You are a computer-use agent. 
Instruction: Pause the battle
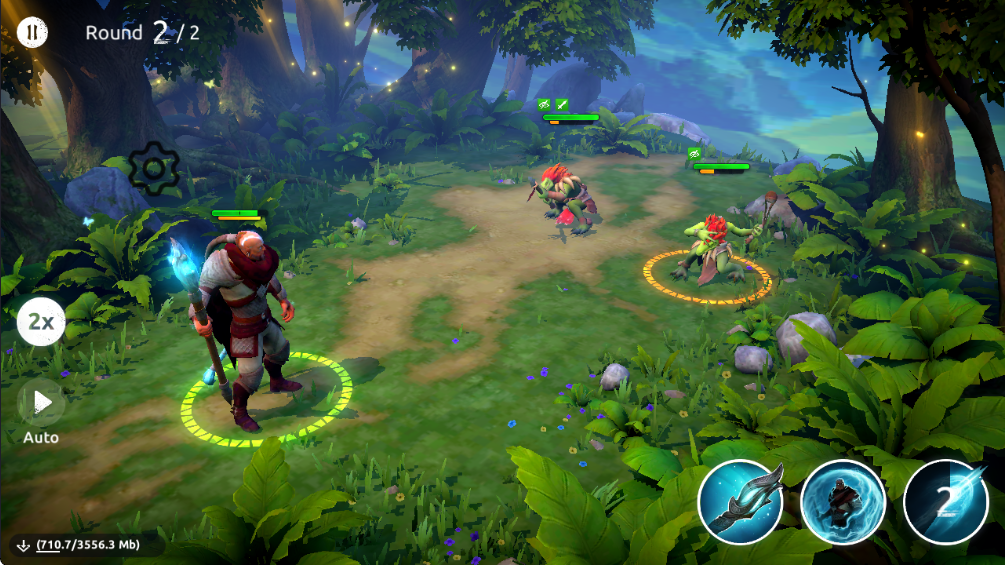click(x=32, y=32)
